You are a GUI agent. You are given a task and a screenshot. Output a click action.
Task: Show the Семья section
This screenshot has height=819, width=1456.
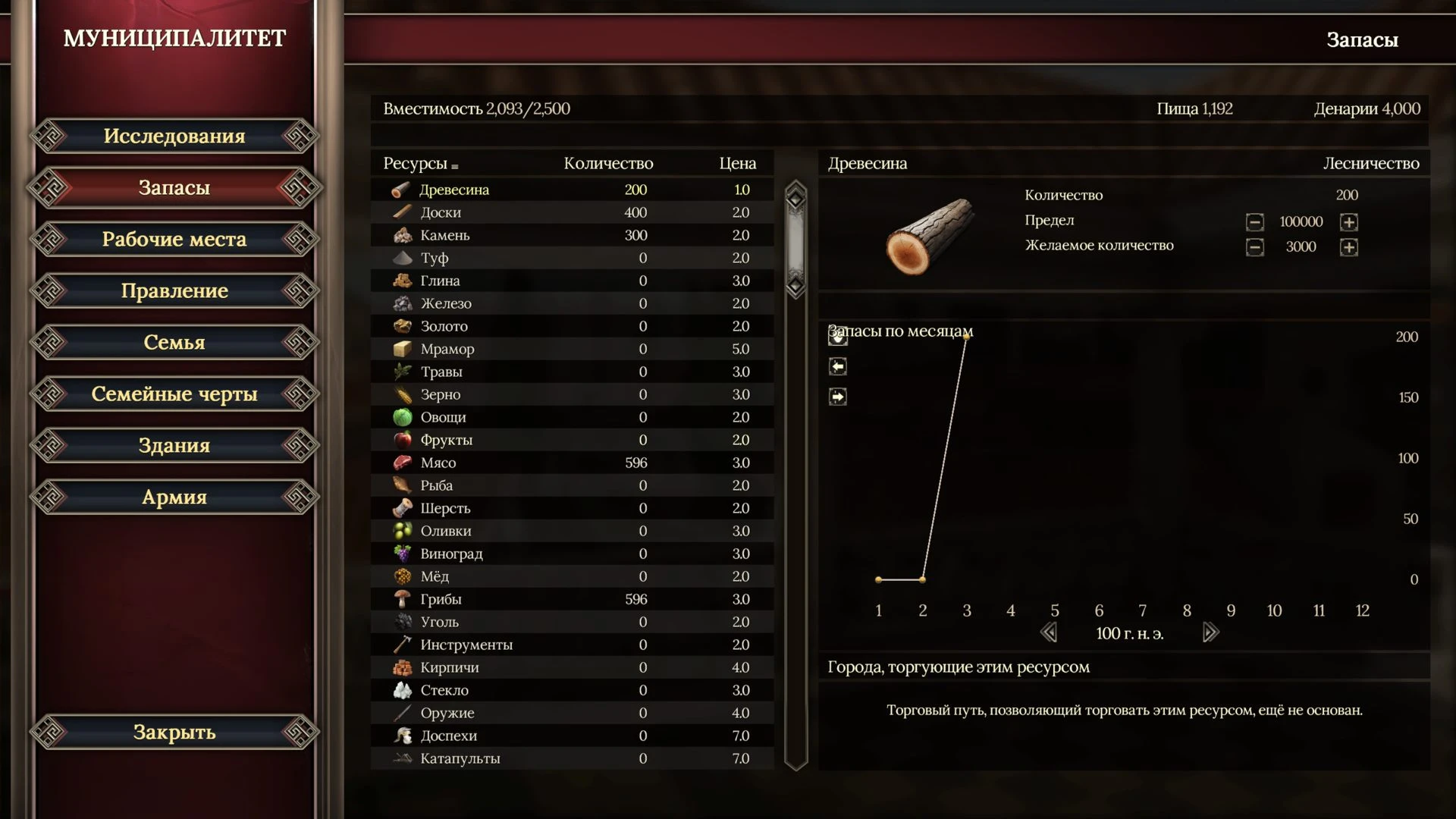(x=174, y=343)
